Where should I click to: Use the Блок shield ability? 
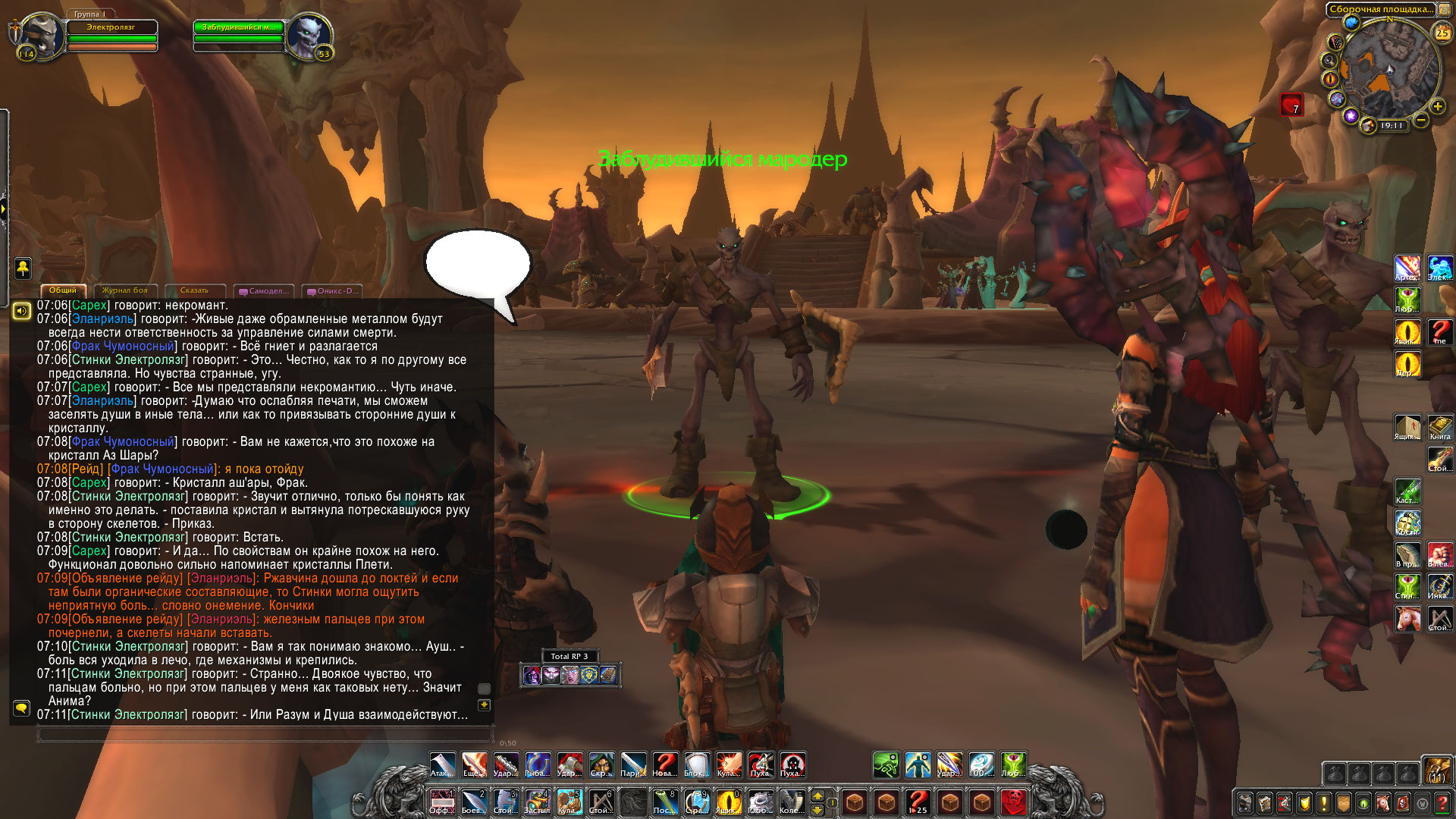pos(697,765)
